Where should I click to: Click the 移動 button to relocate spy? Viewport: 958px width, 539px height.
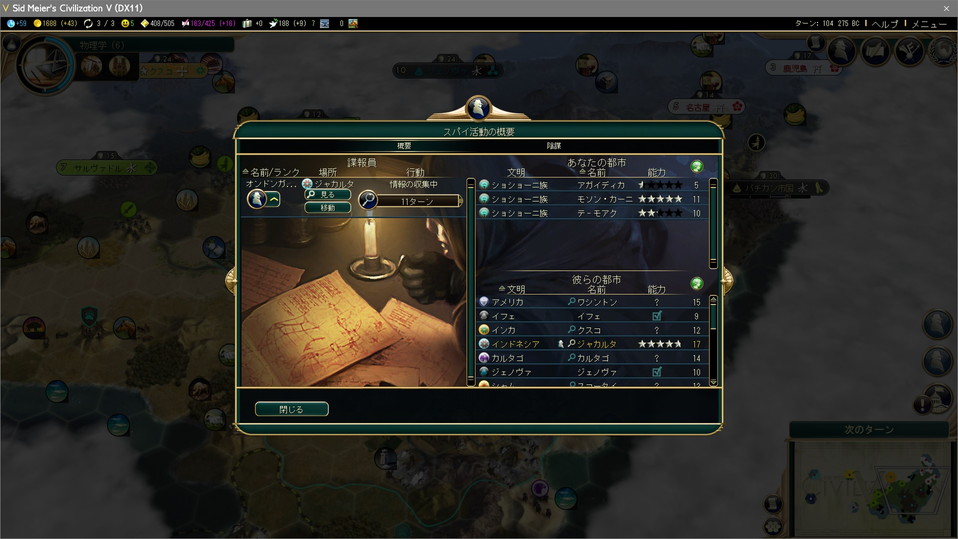(328, 208)
